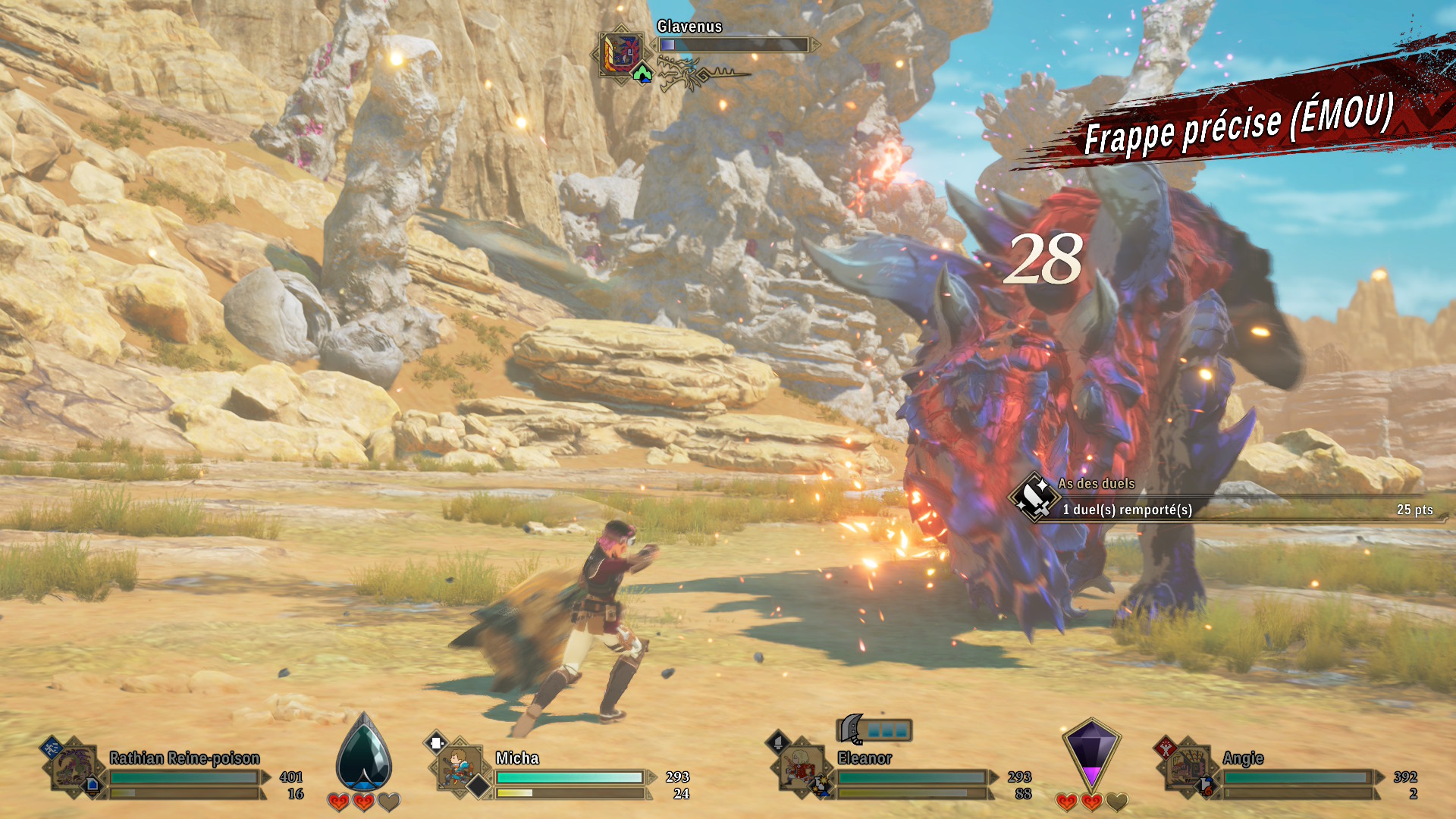The height and width of the screenshot is (819, 1456).
Task: Inspect the blue running status icon on Rathian
Action: [51, 748]
